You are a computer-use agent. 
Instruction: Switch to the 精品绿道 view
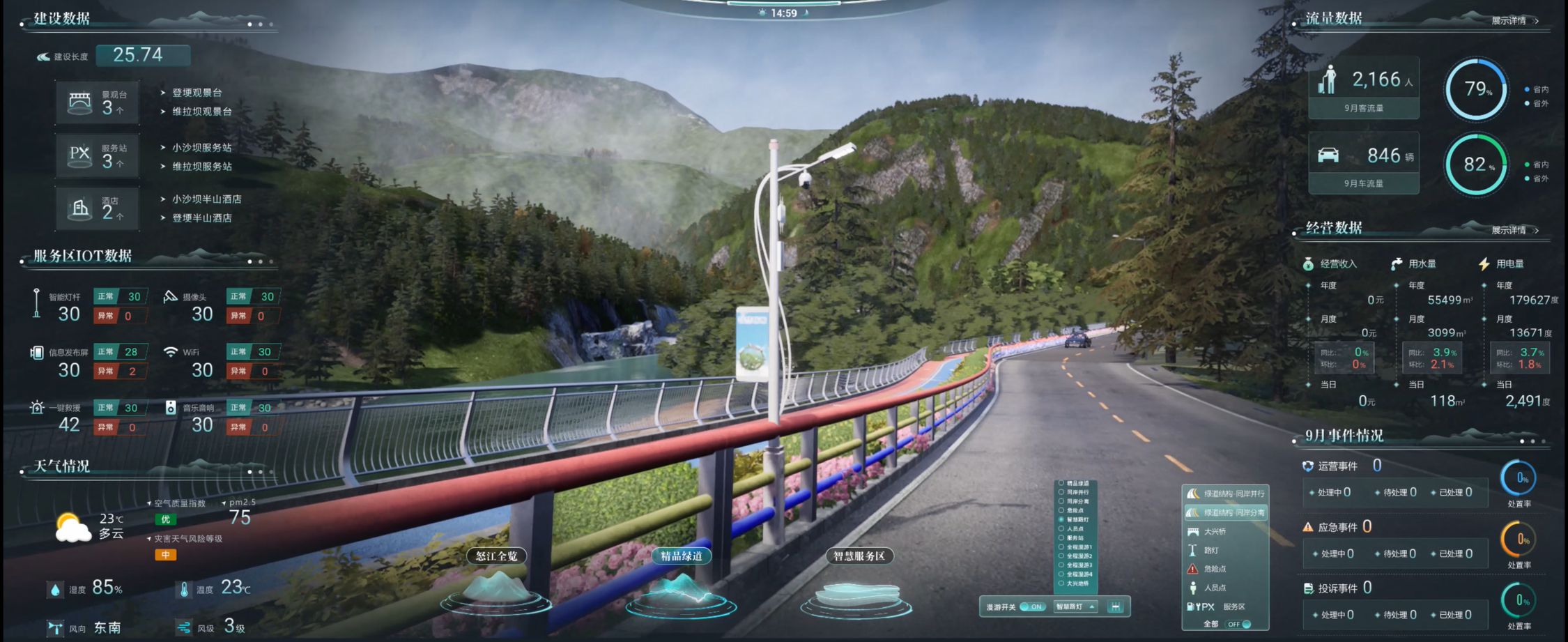[x=681, y=556]
